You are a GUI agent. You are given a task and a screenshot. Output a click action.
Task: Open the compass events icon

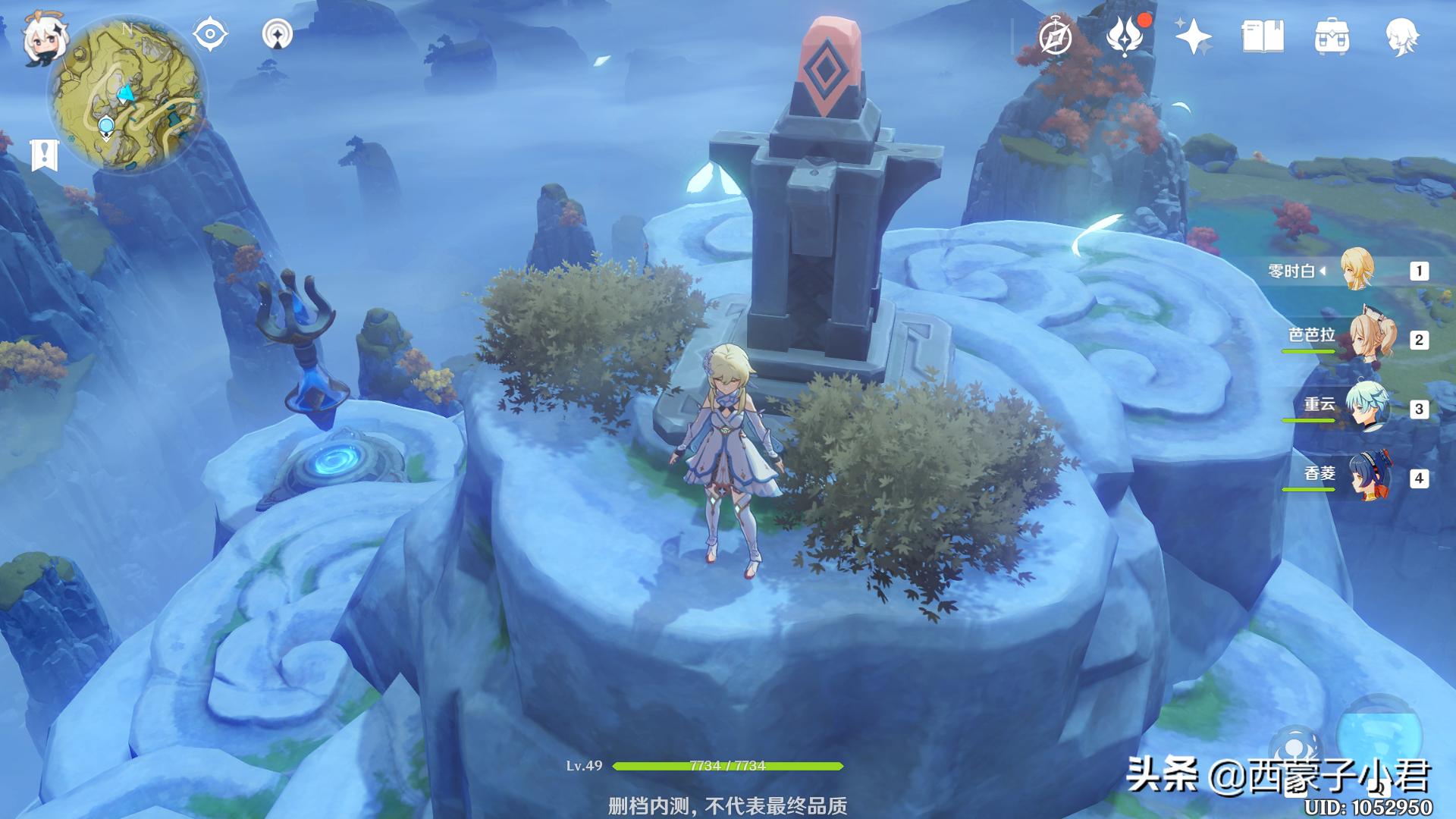(1055, 37)
